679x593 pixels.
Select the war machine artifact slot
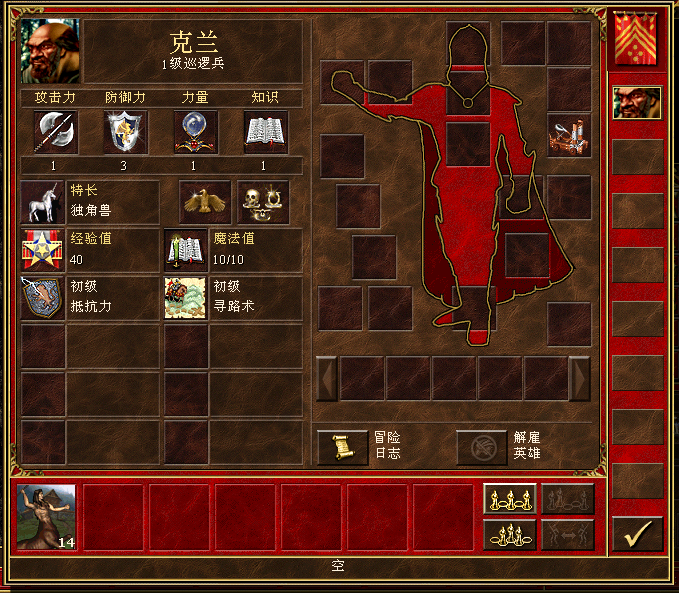coord(569,135)
